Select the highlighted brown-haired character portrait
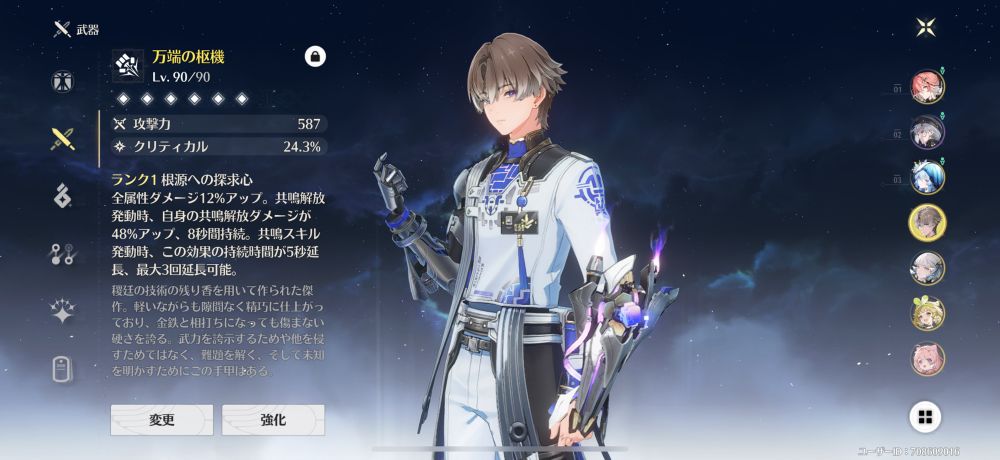 tap(927, 222)
